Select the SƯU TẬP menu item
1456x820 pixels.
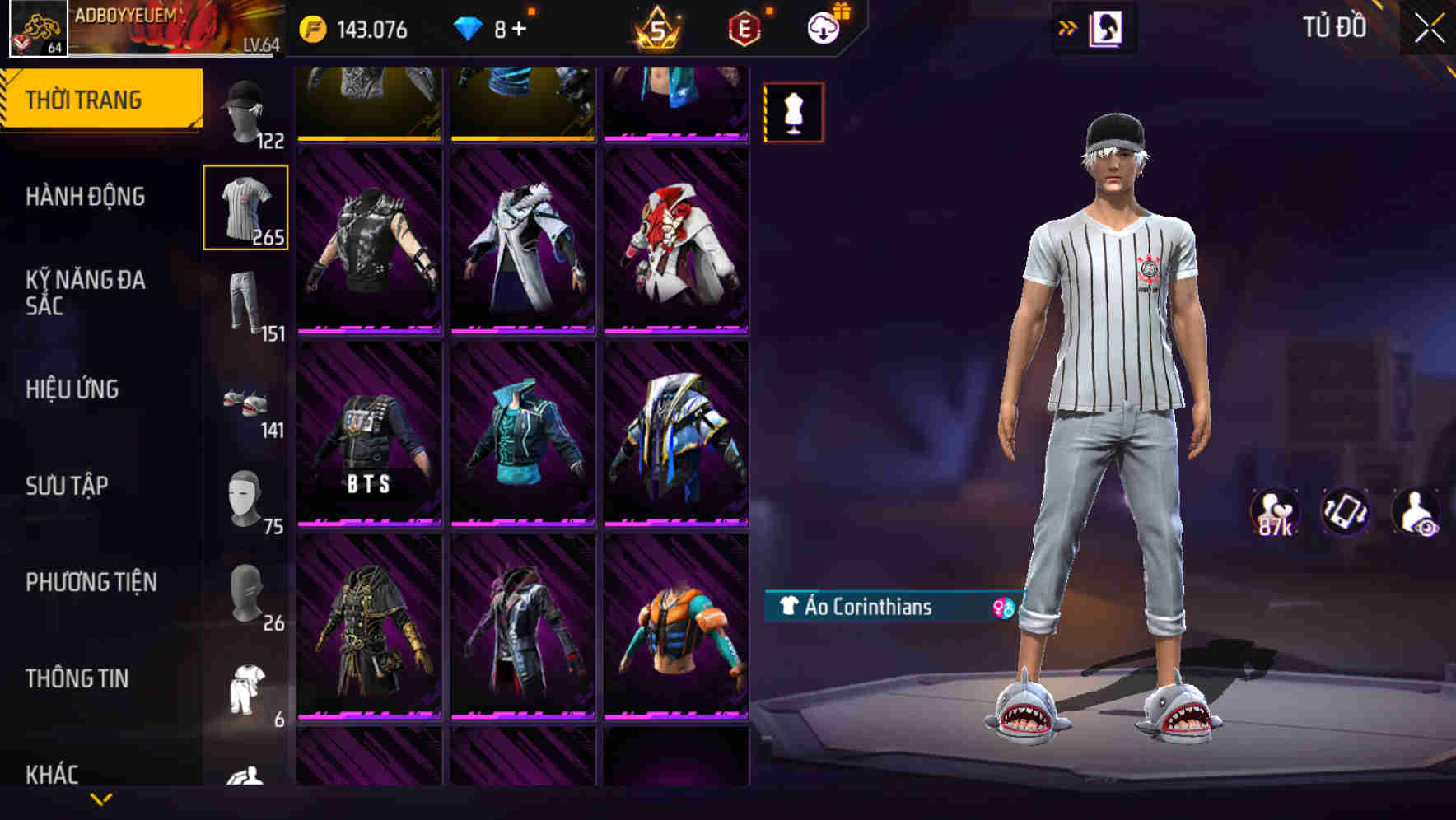[x=68, y=486]
